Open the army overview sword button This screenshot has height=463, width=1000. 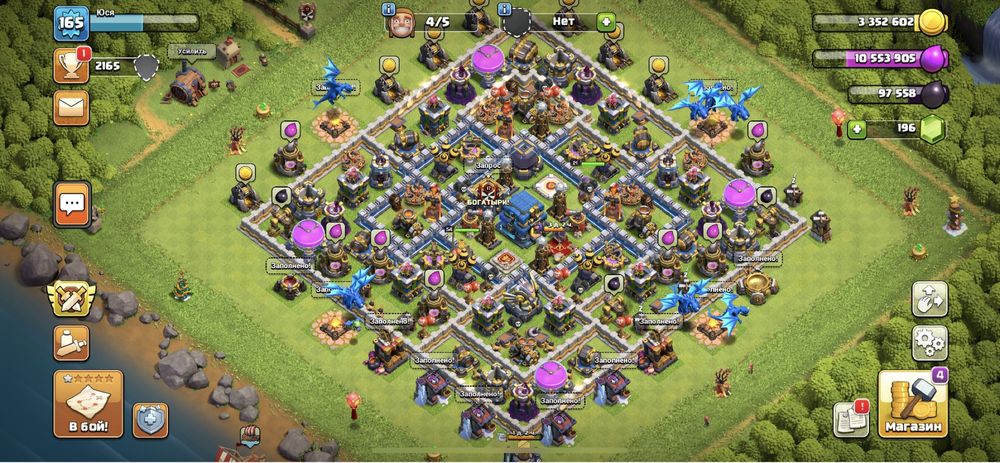[x=68, y=344]
